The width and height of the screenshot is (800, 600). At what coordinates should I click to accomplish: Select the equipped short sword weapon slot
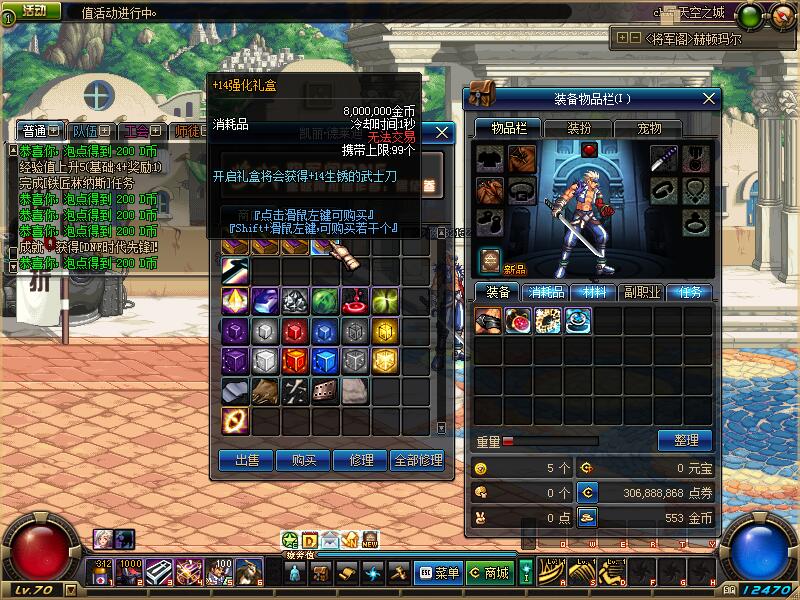pos(665,158)
